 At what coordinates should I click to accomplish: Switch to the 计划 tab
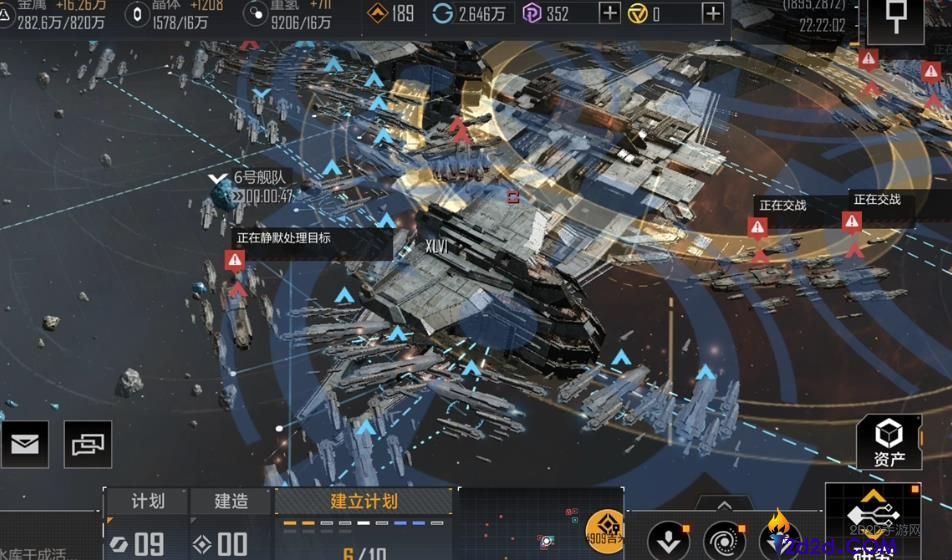[147, 501]
